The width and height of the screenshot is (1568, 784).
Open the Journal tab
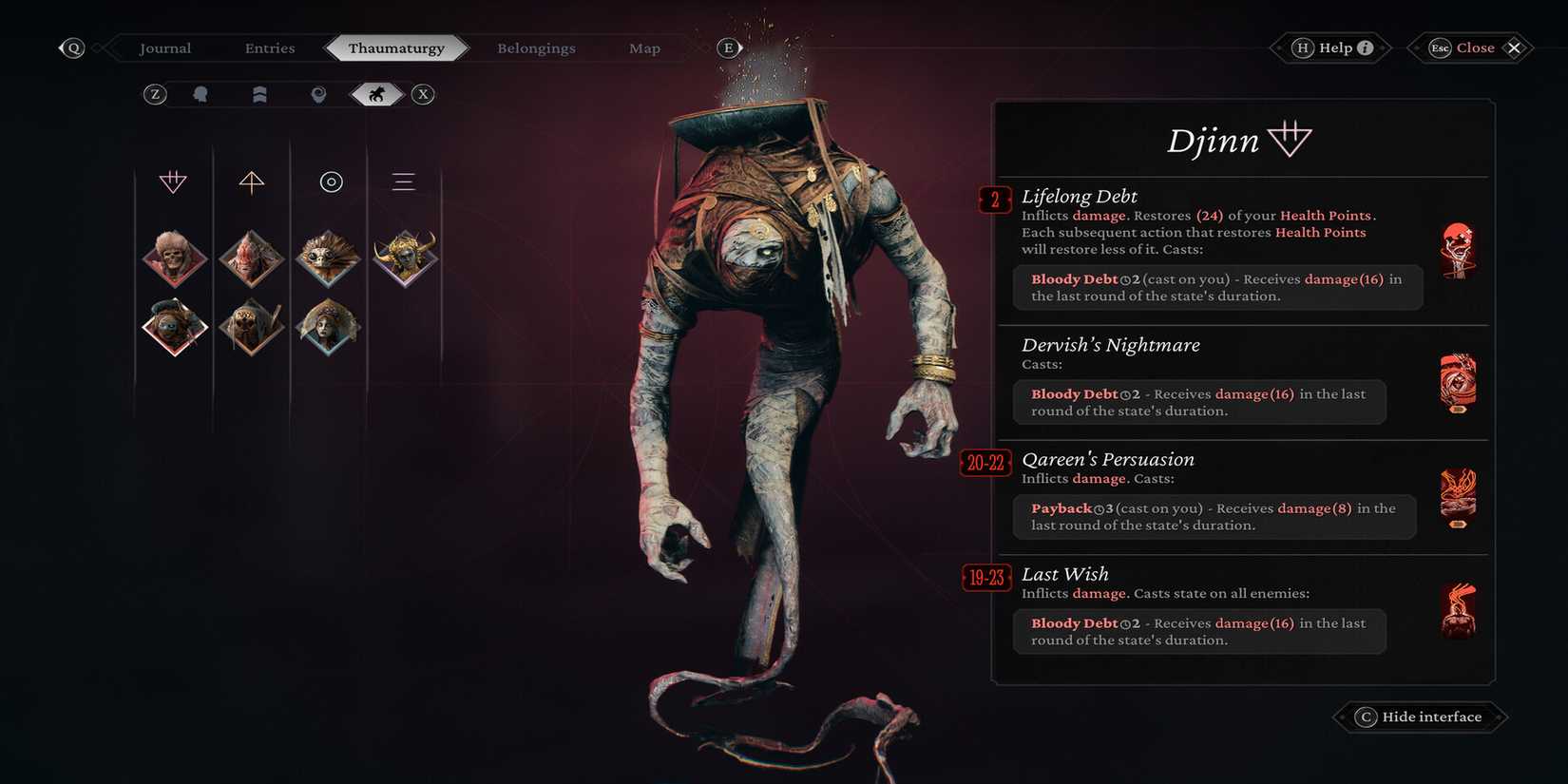click(165, 48)
